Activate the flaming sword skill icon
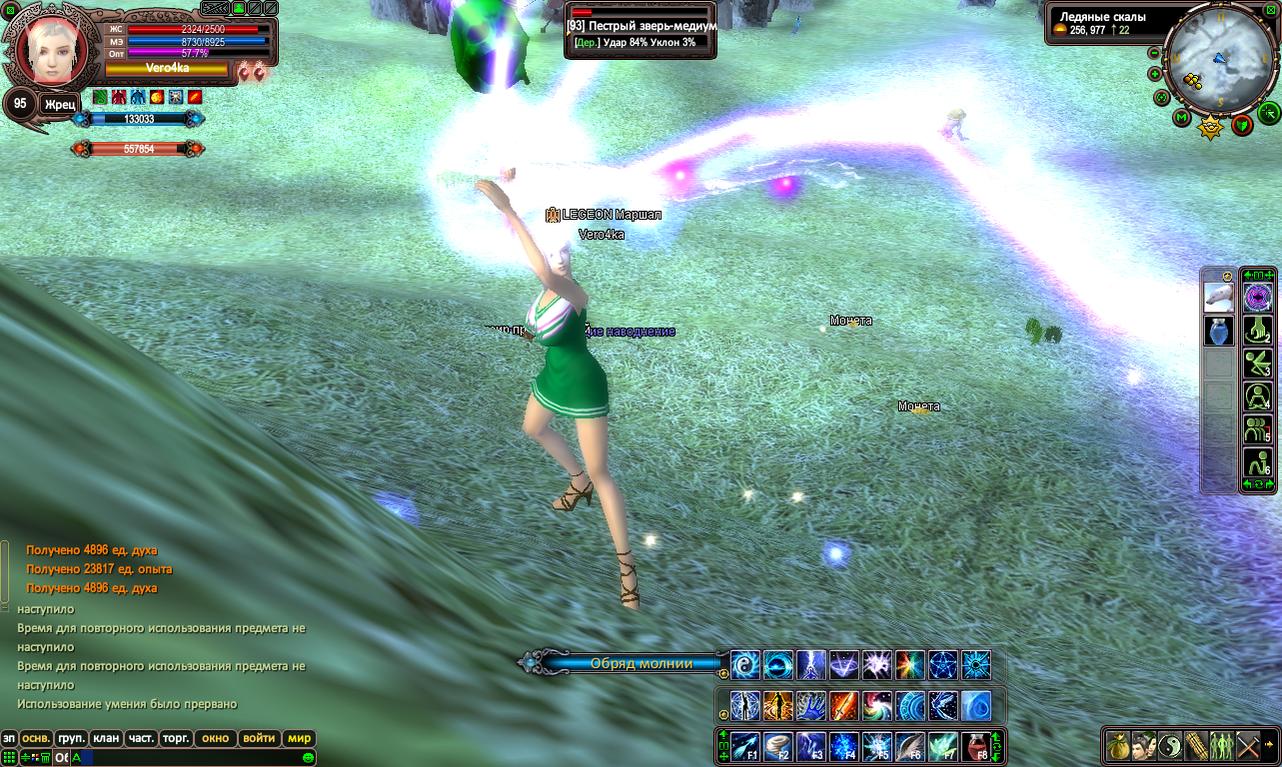This screenshot has height=767, width=1282. [x=843, y=705]
